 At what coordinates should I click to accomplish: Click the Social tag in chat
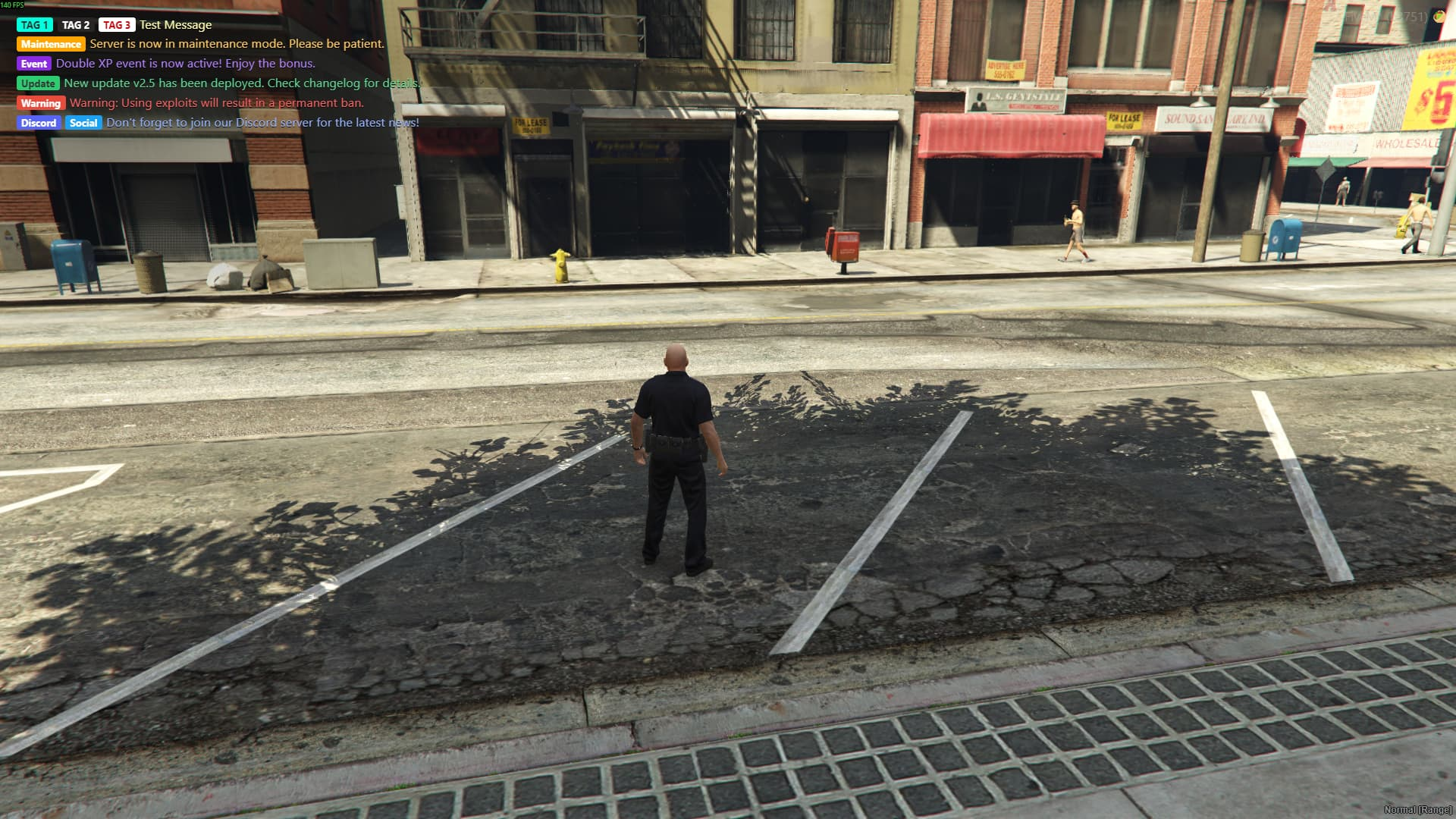[83, 123]
